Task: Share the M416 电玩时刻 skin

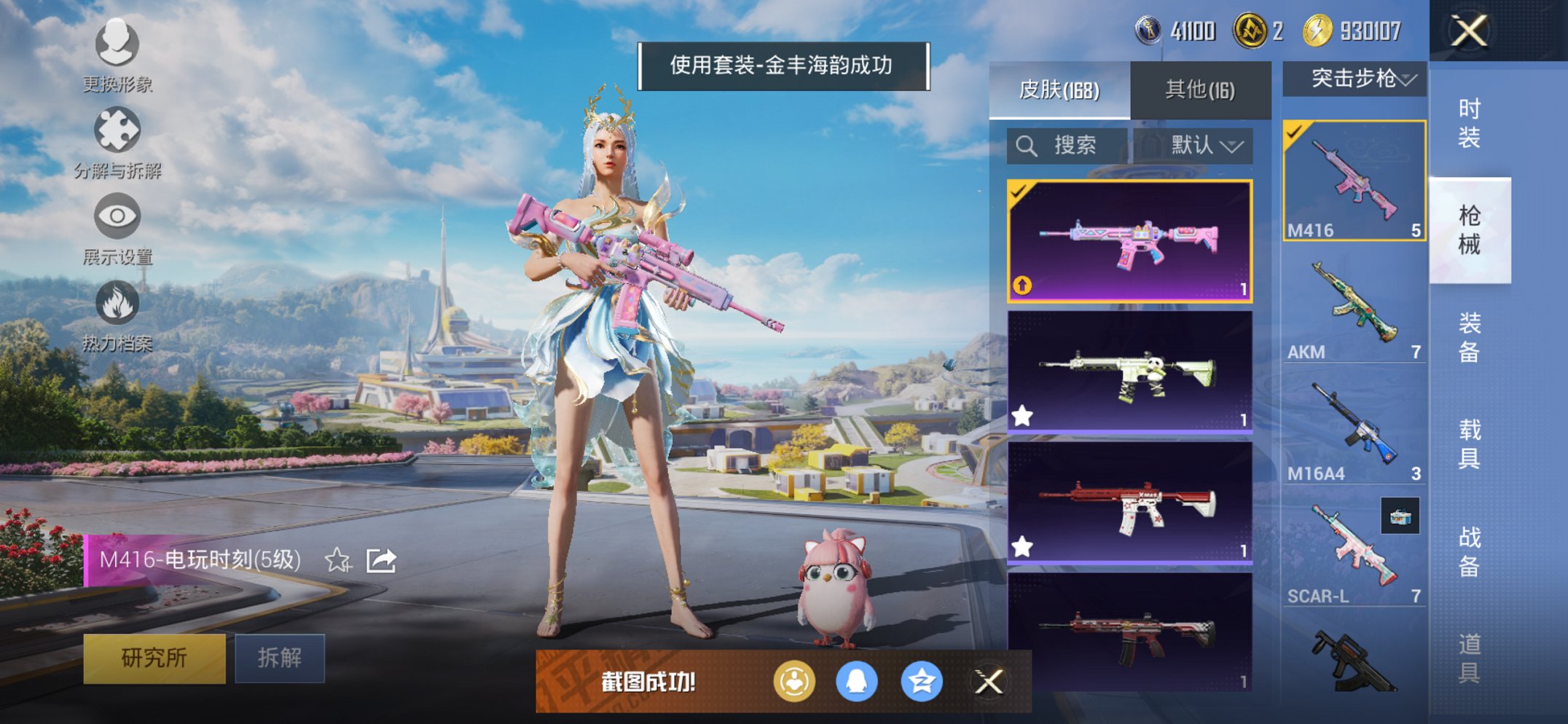Action: (x=382, y=561)
